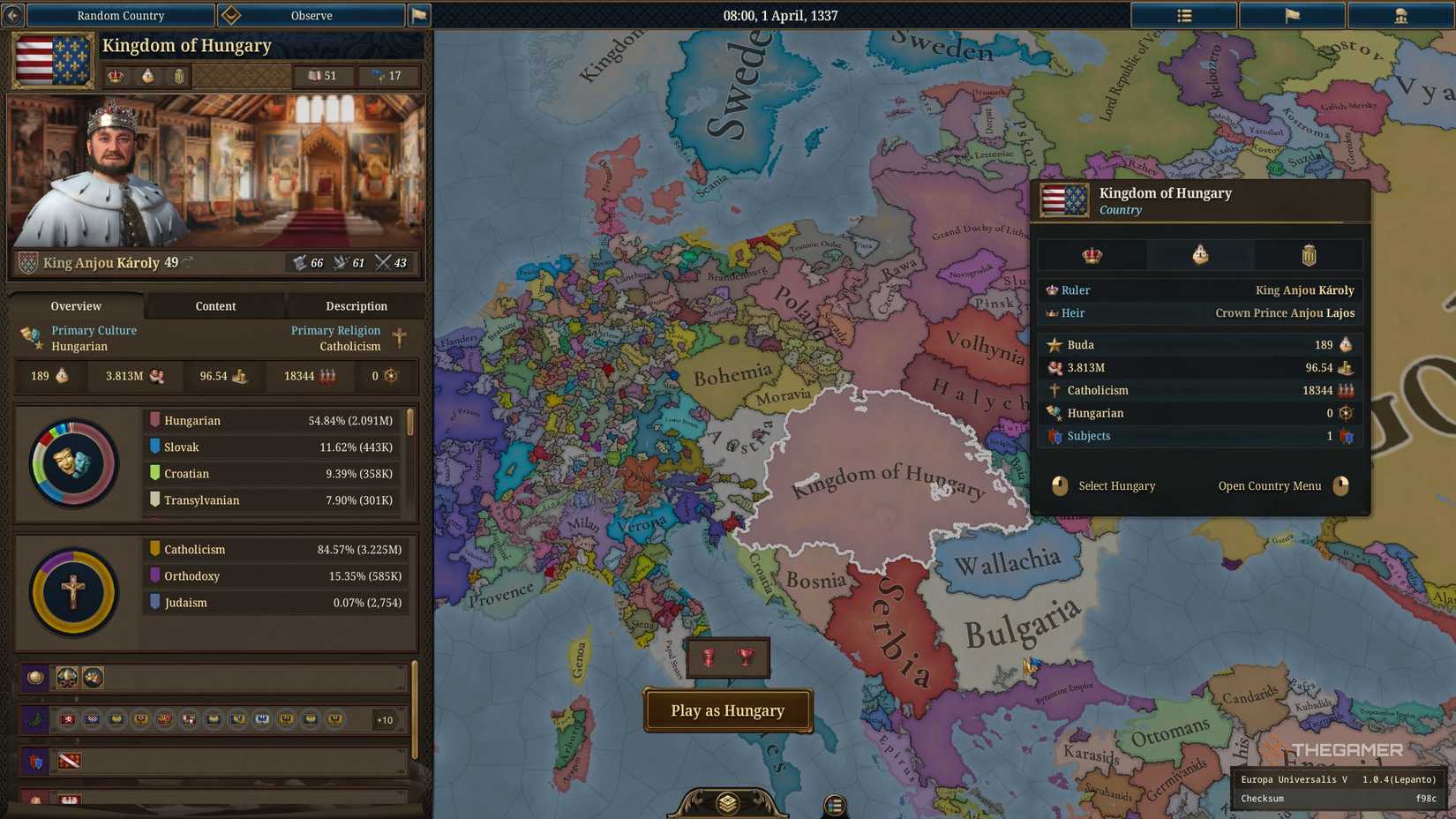Open Country Menu from the tooltip

1269,485
